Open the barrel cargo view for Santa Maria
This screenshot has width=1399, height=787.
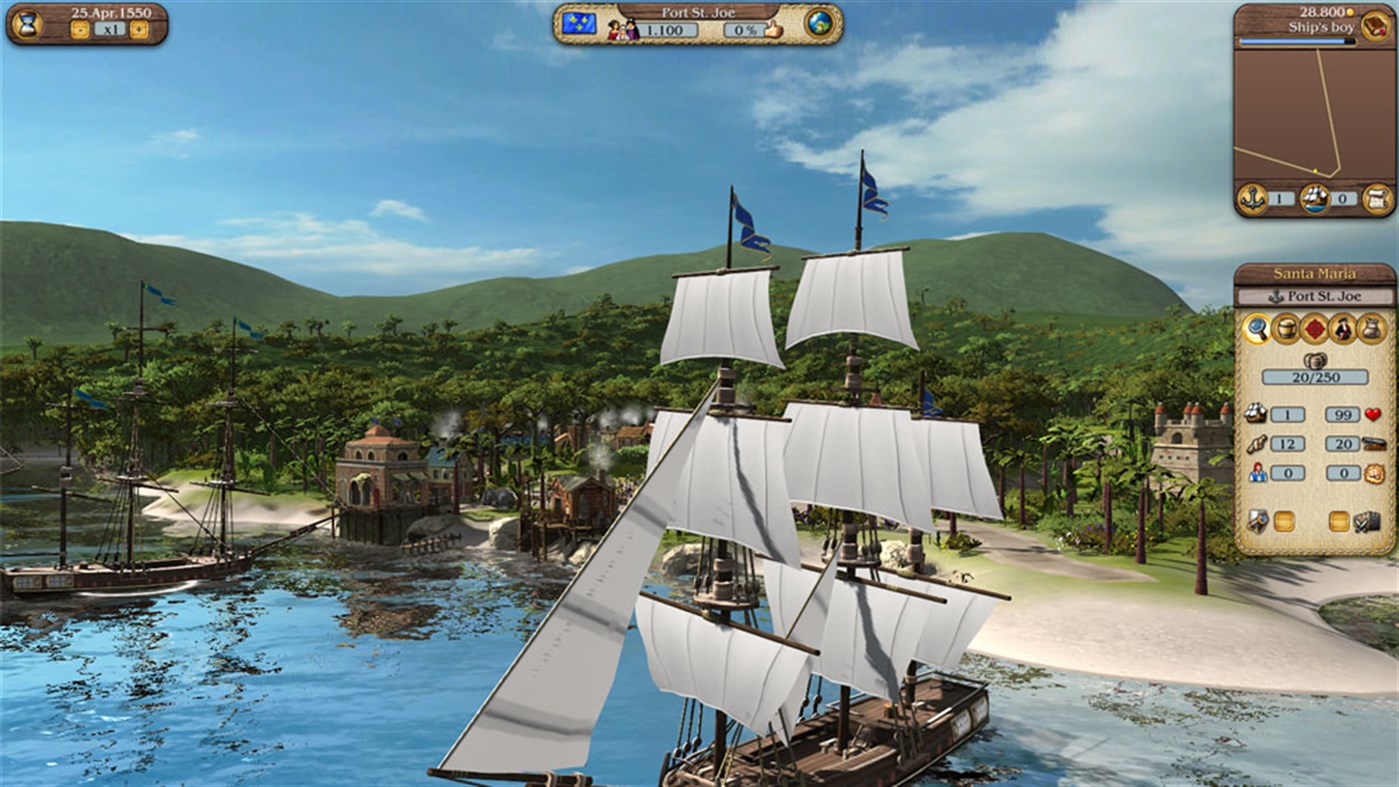[1286, 328]
